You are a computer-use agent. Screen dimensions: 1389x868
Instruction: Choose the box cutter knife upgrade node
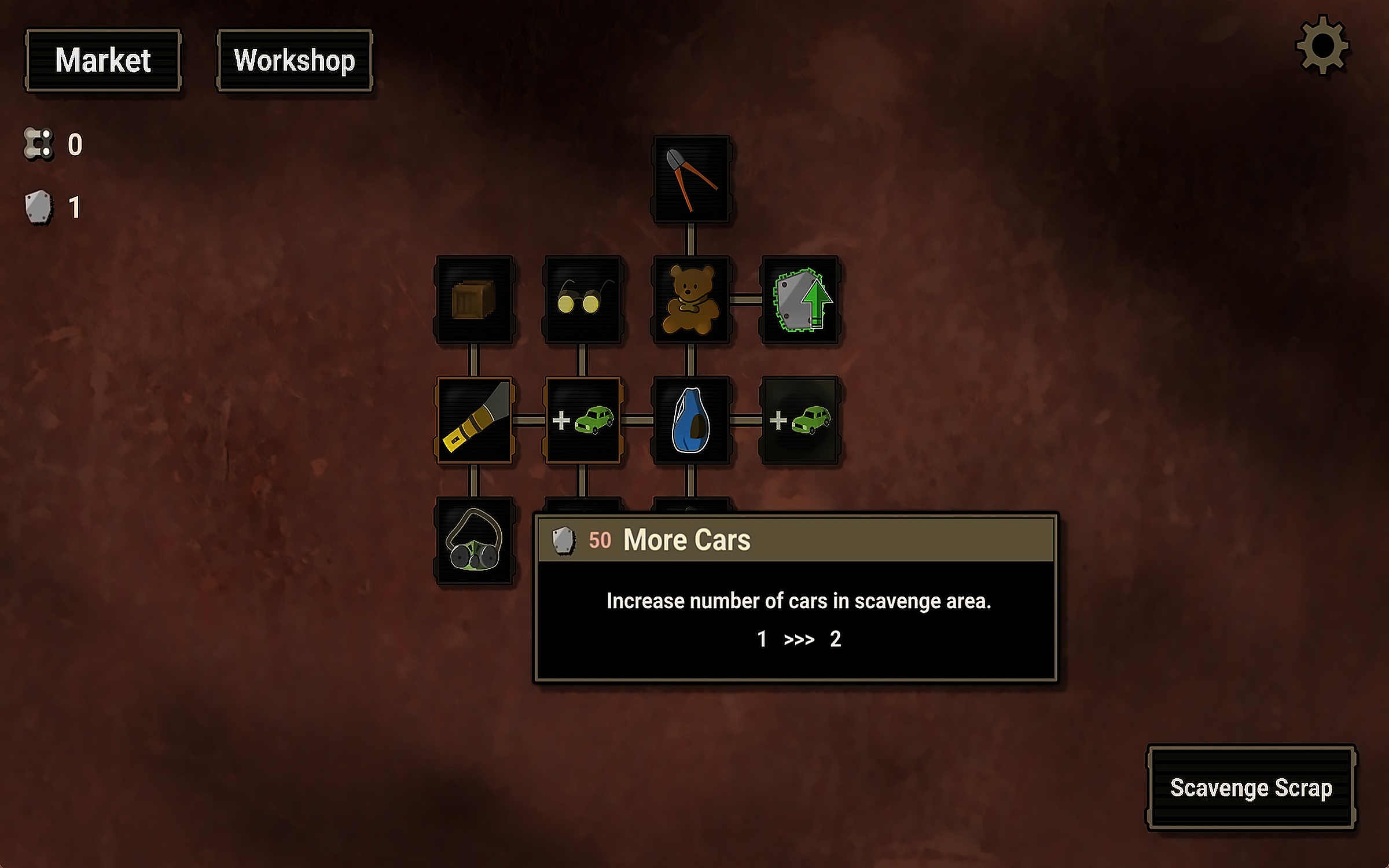474,420
